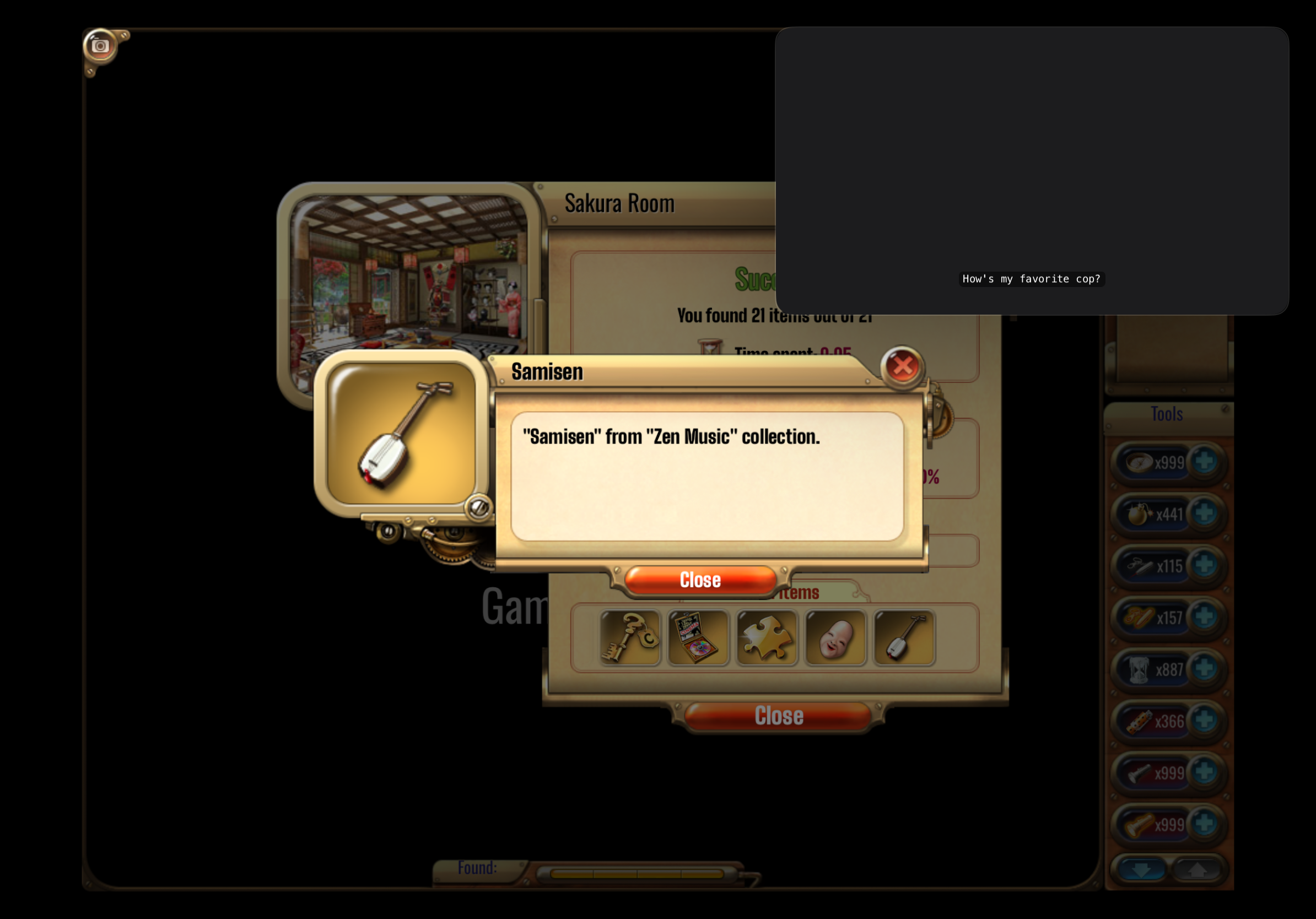
Task: Select the golden puzzle piece reward
Action: (767, 637)
